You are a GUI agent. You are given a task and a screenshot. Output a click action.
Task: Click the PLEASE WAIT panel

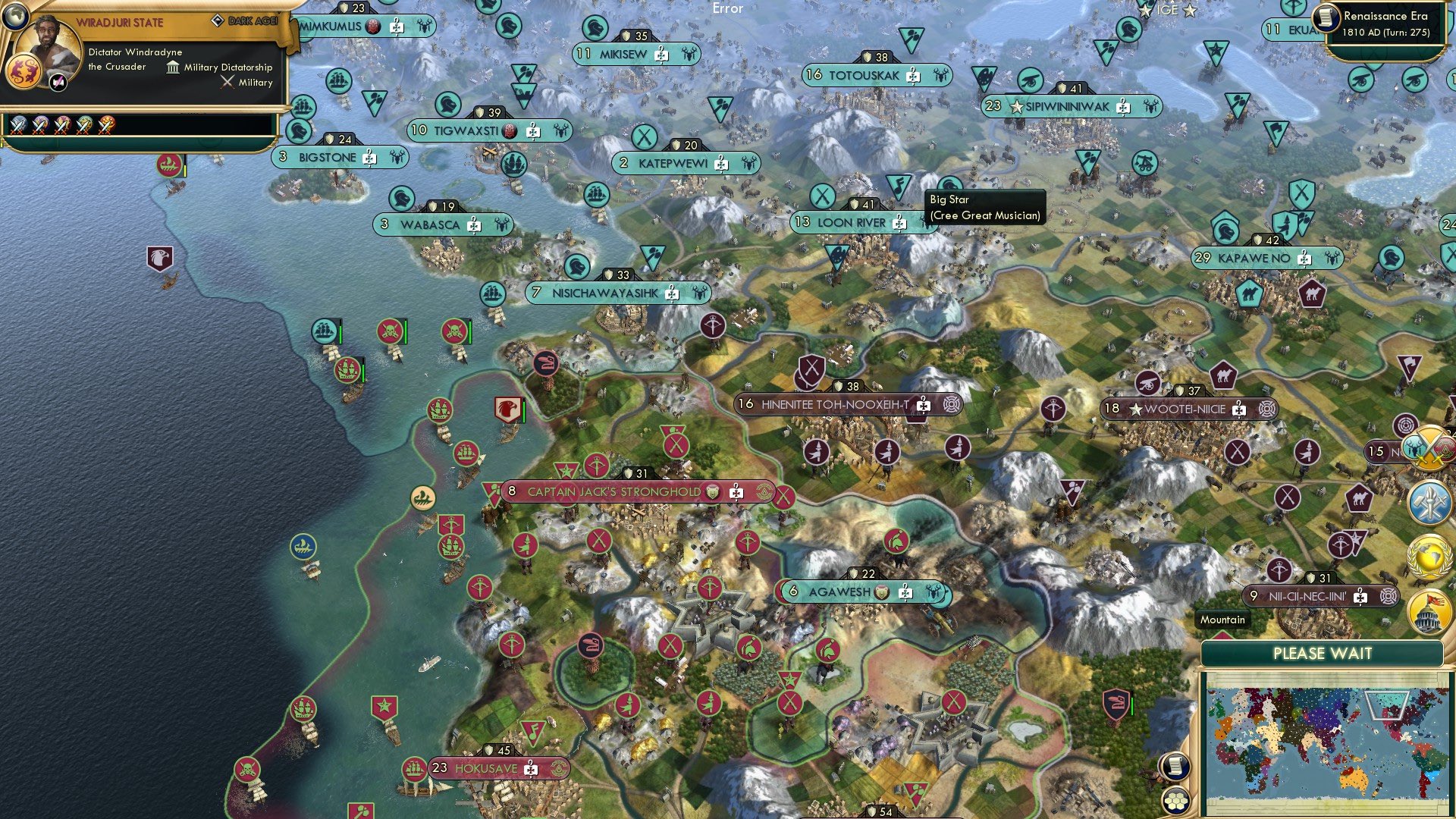pyautogui.click(x=1323, y=653)
